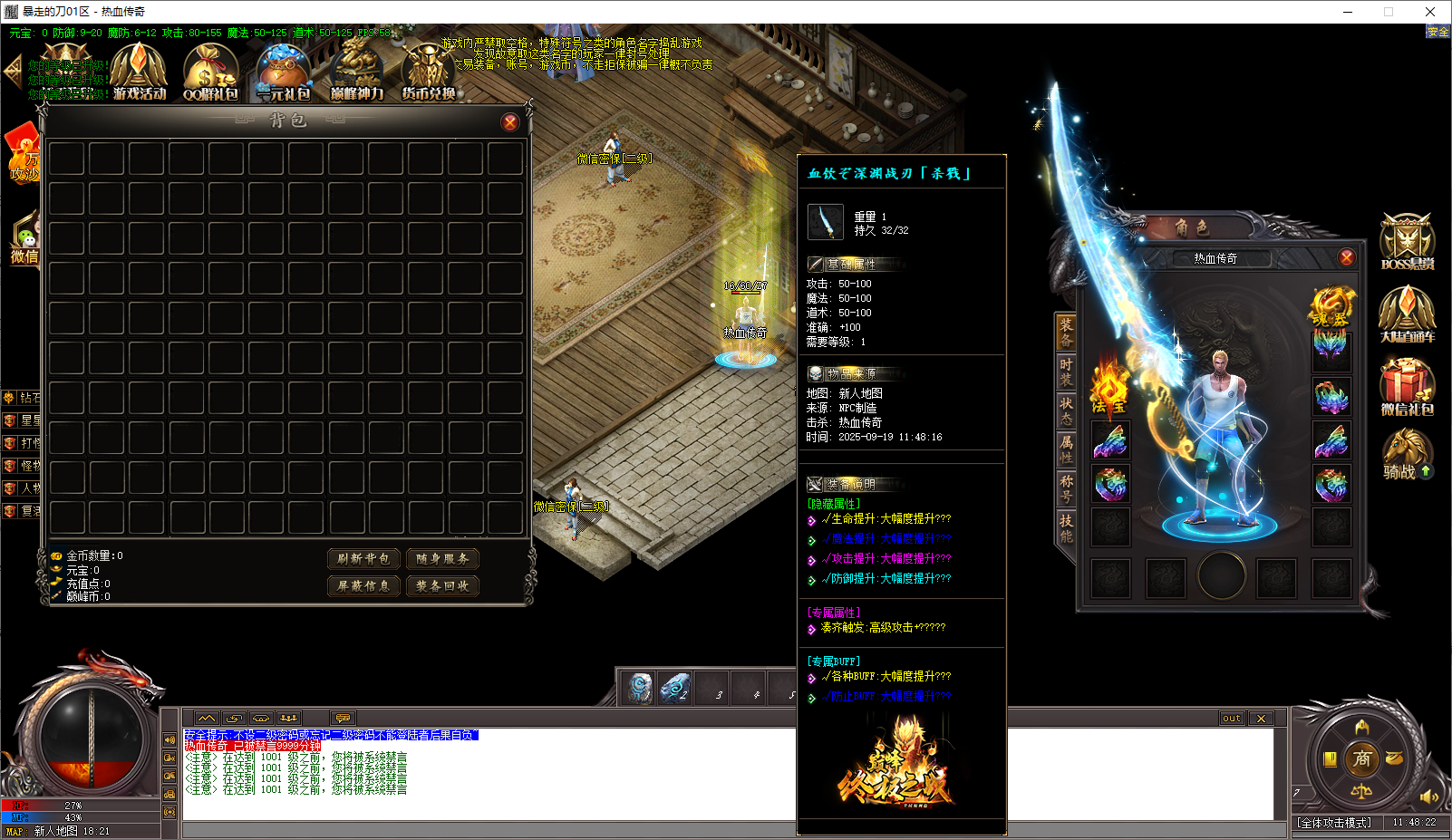Viewport: 1452px width, 840px height.
Task: Close the character panel
Action: pyautogui.click(x=1347, y=257)
